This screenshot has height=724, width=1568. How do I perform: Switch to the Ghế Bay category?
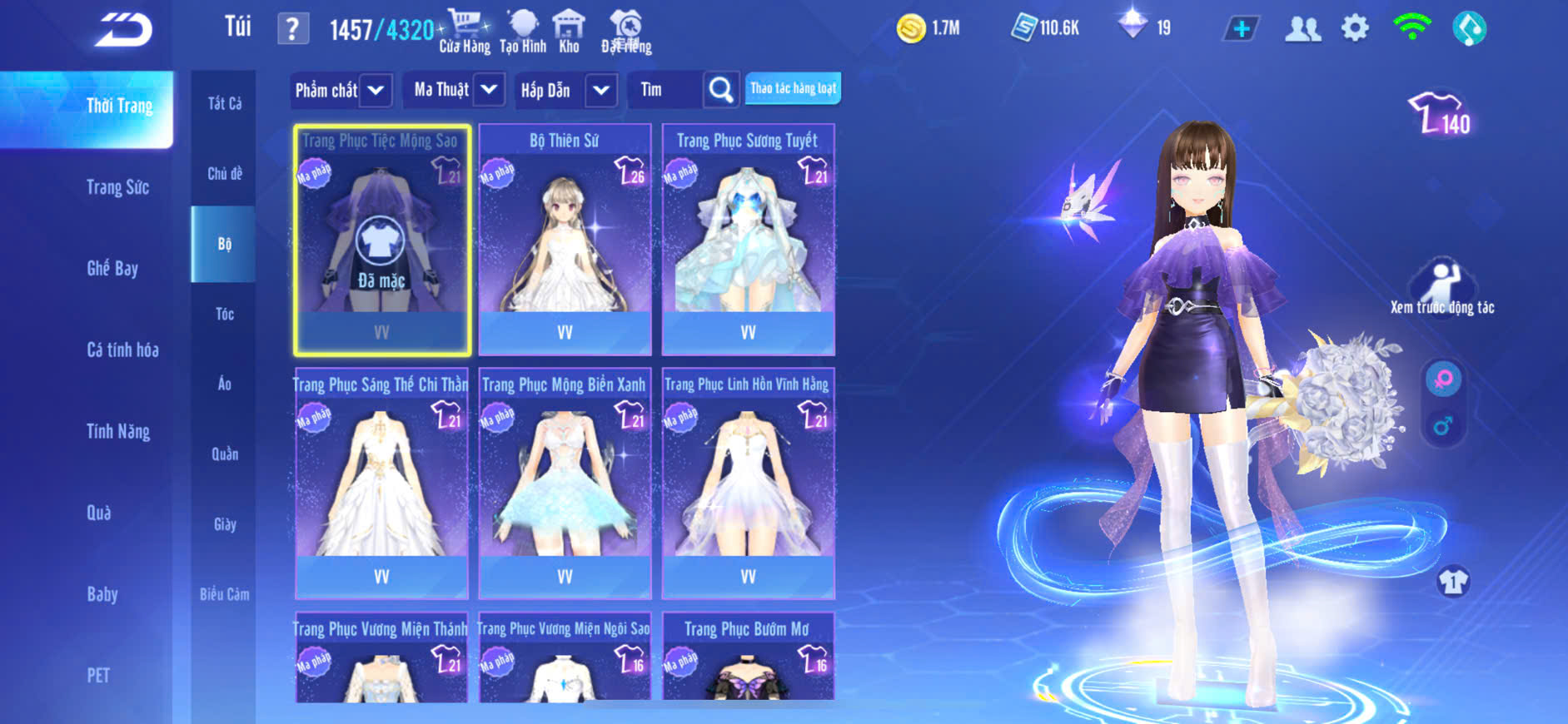click(112, 268)
